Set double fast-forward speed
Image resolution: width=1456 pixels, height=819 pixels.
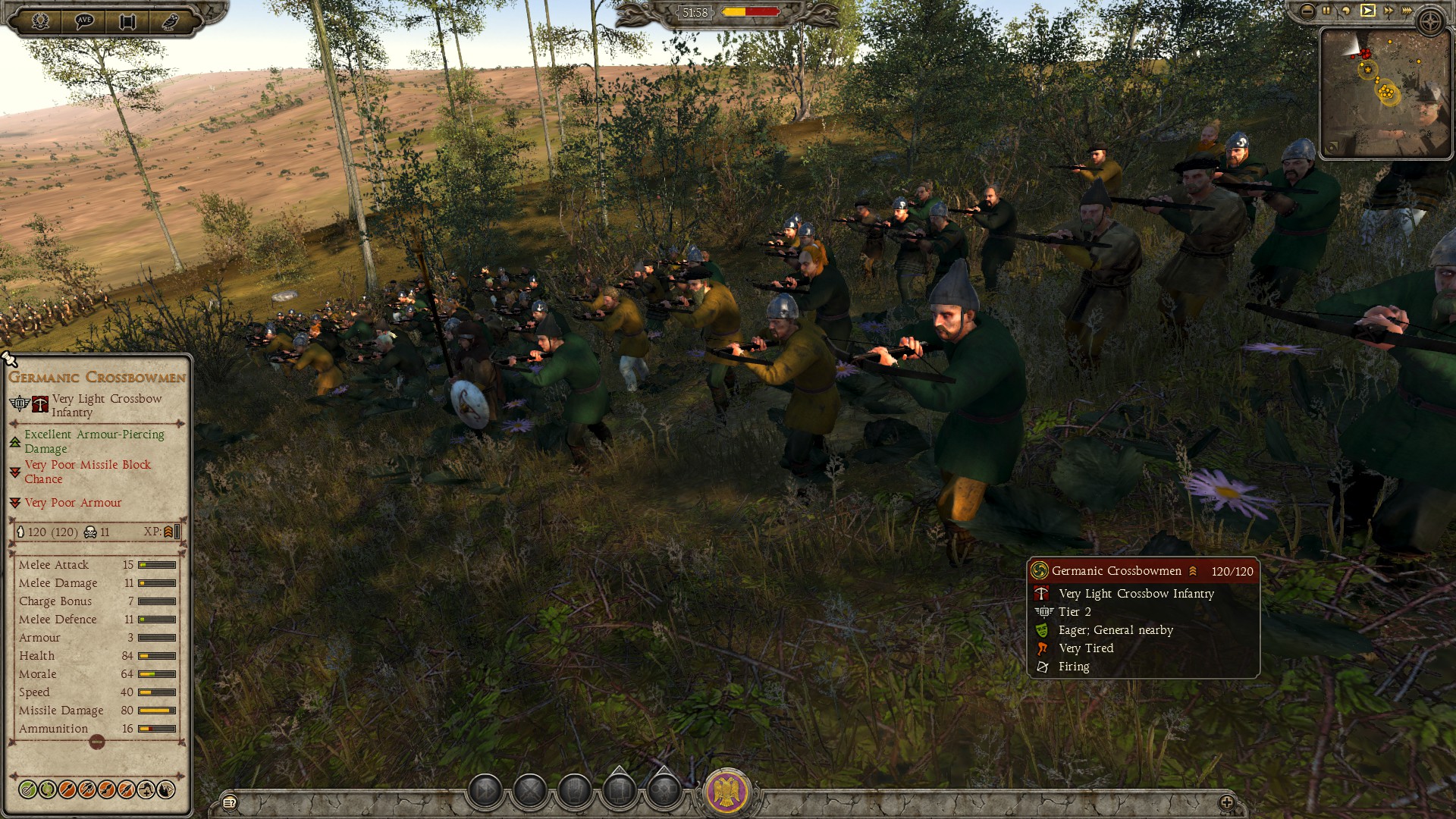(1388, 11)
